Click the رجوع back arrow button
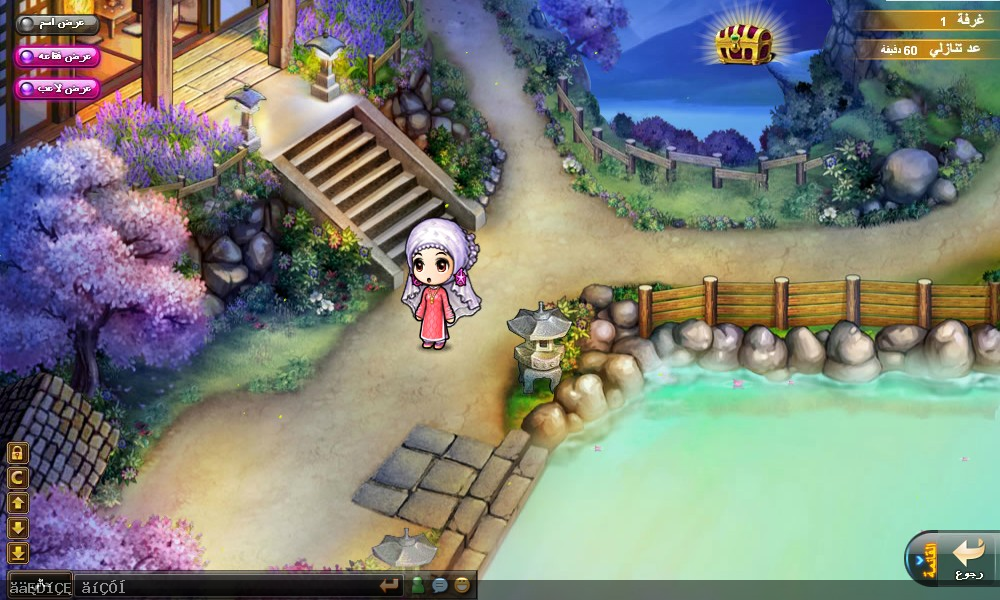Image resolution: width=1000 pixels, height=600 pixels. coord(969,557)
